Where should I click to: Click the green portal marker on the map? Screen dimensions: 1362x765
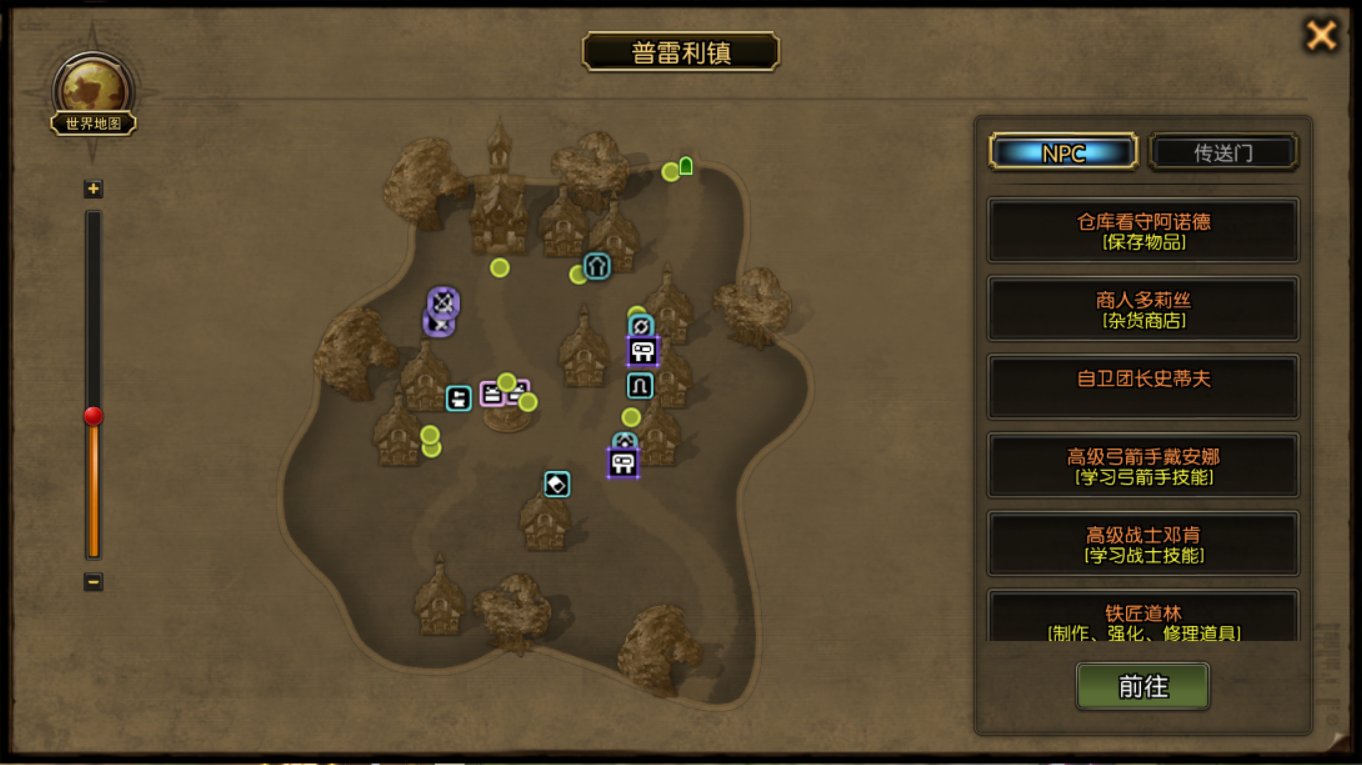pyautogui.click(x=686, y=166)
